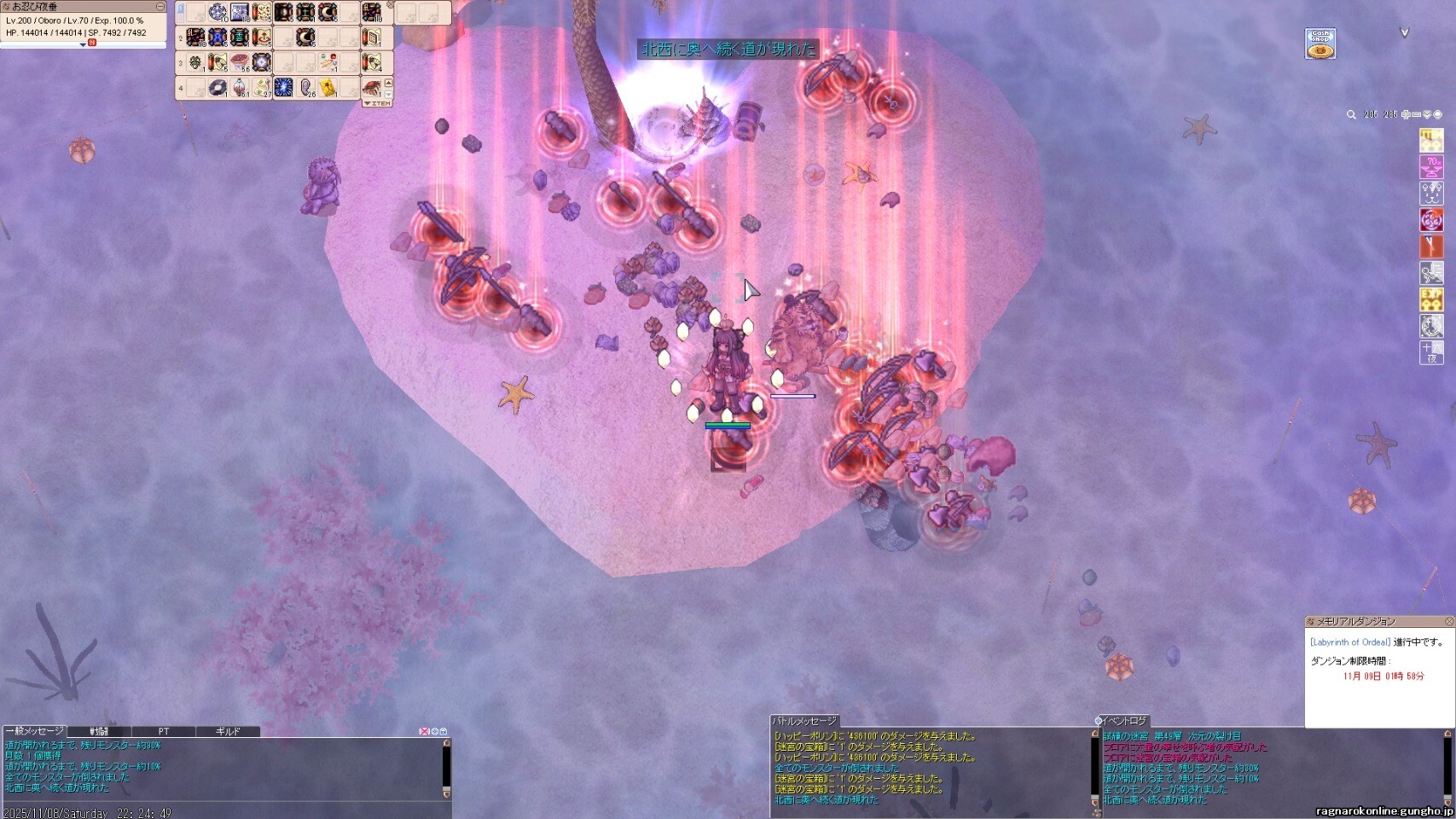Viewport: 1456px width, 819px height.
Task: Select the 一般メッセージ chat tab
Action: click(34, 731)
